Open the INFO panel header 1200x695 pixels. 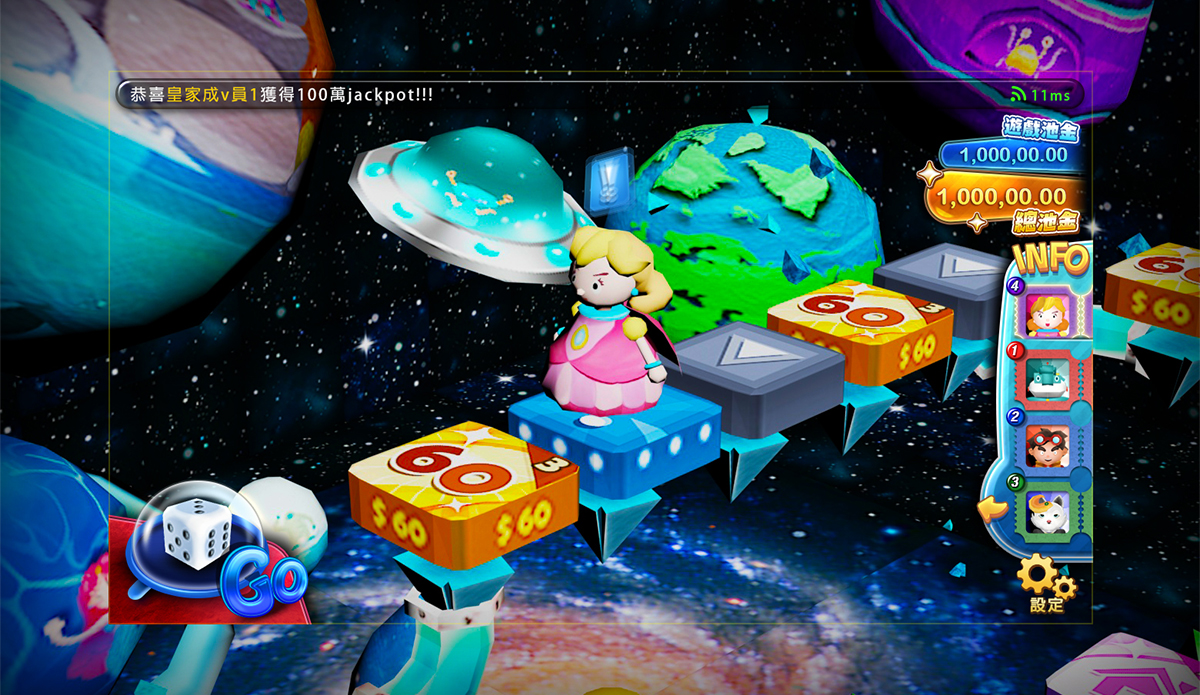click(1050, 258)
